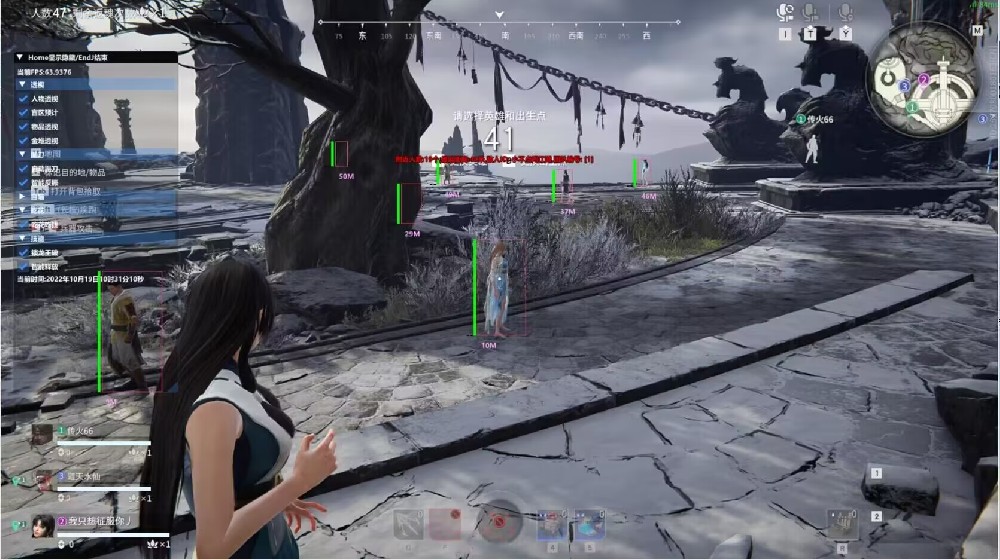Select the green marker 1 on minimap

point(913,105)
